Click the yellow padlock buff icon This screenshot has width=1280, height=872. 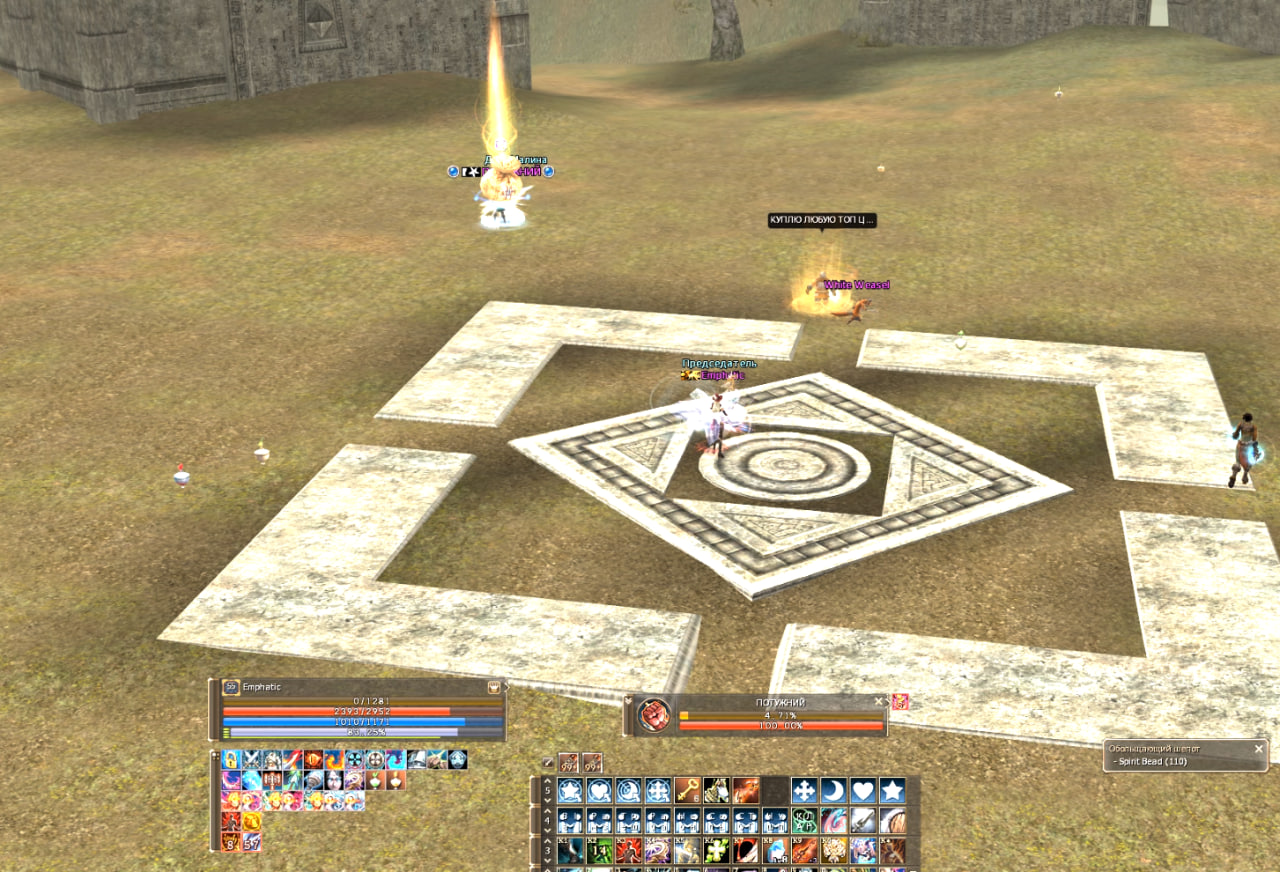click(231, 760)
